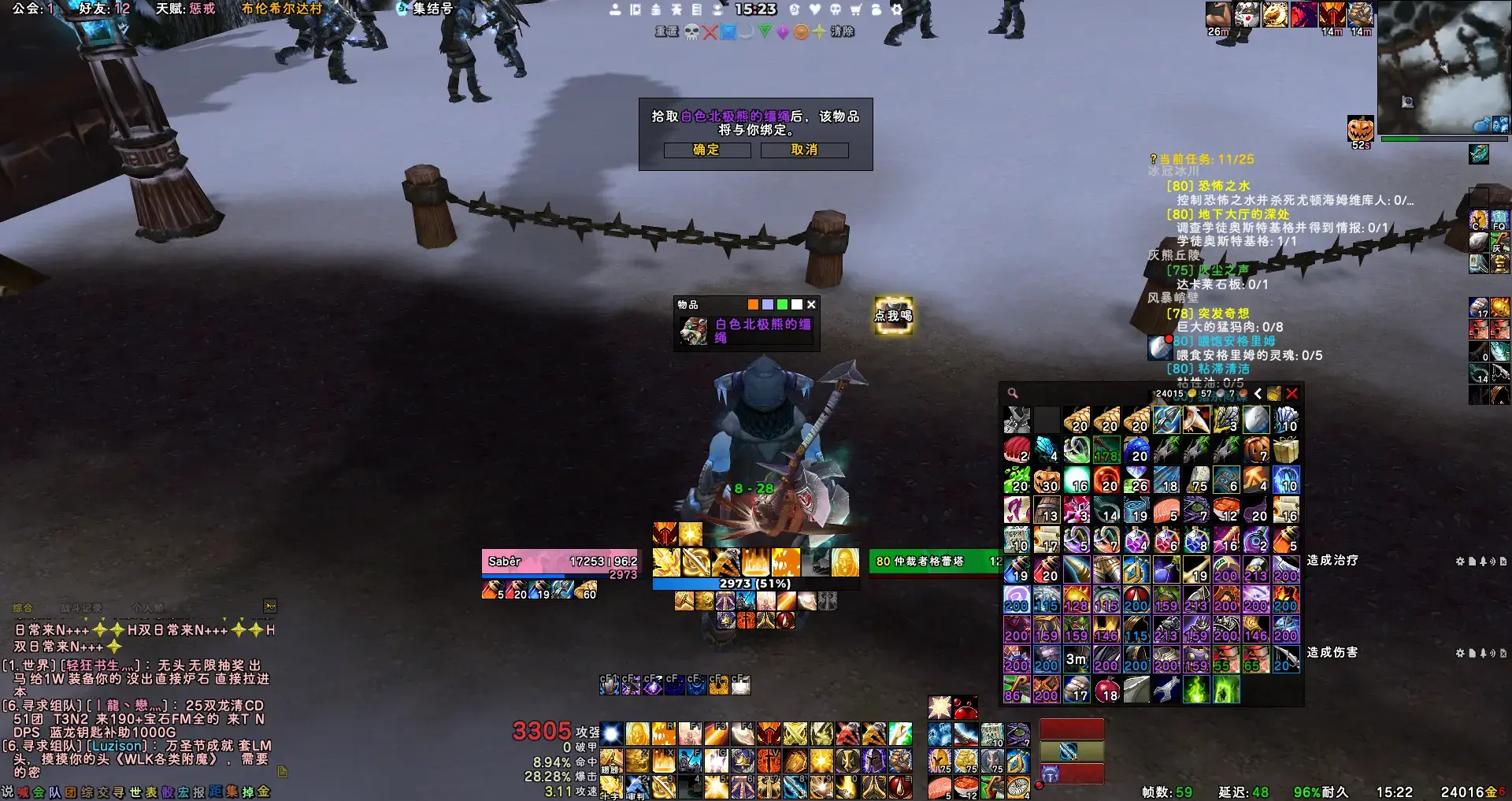Cancel the bind-on-pickup prompt with 取消

click(804, 150)
